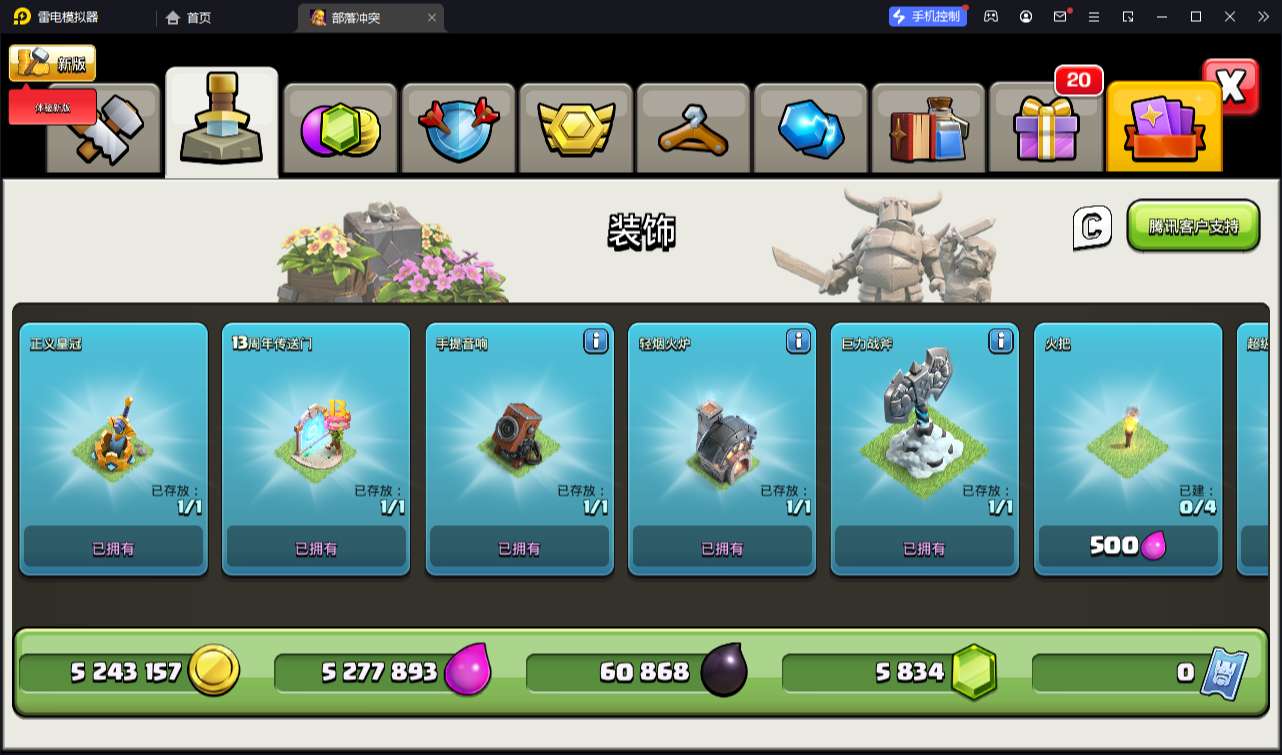Open the gold hexagon badge tab
Screen dimensions: 1282x755
[x=575, y=130]
